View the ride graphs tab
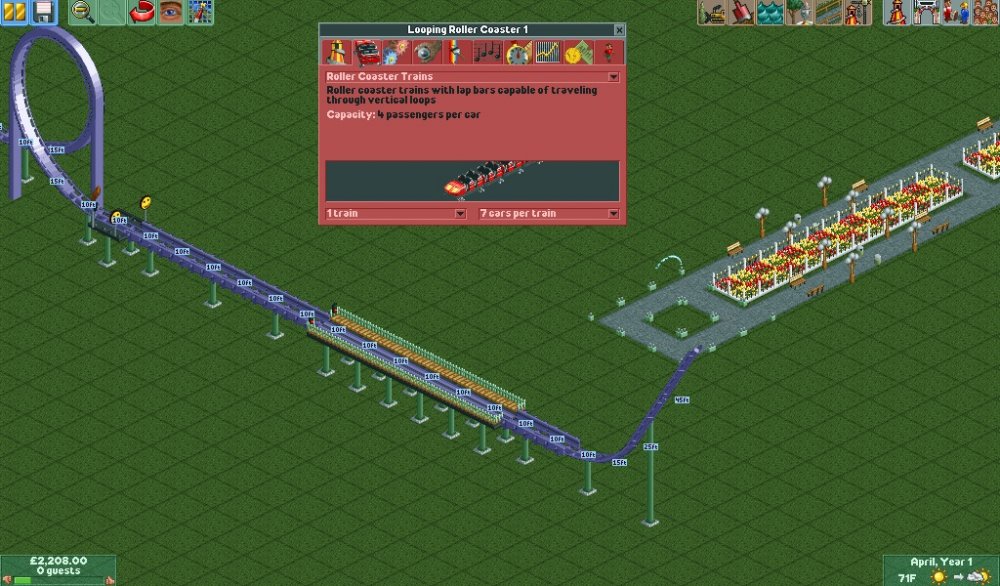1000x586 pixels. click(x=547, y=53)
